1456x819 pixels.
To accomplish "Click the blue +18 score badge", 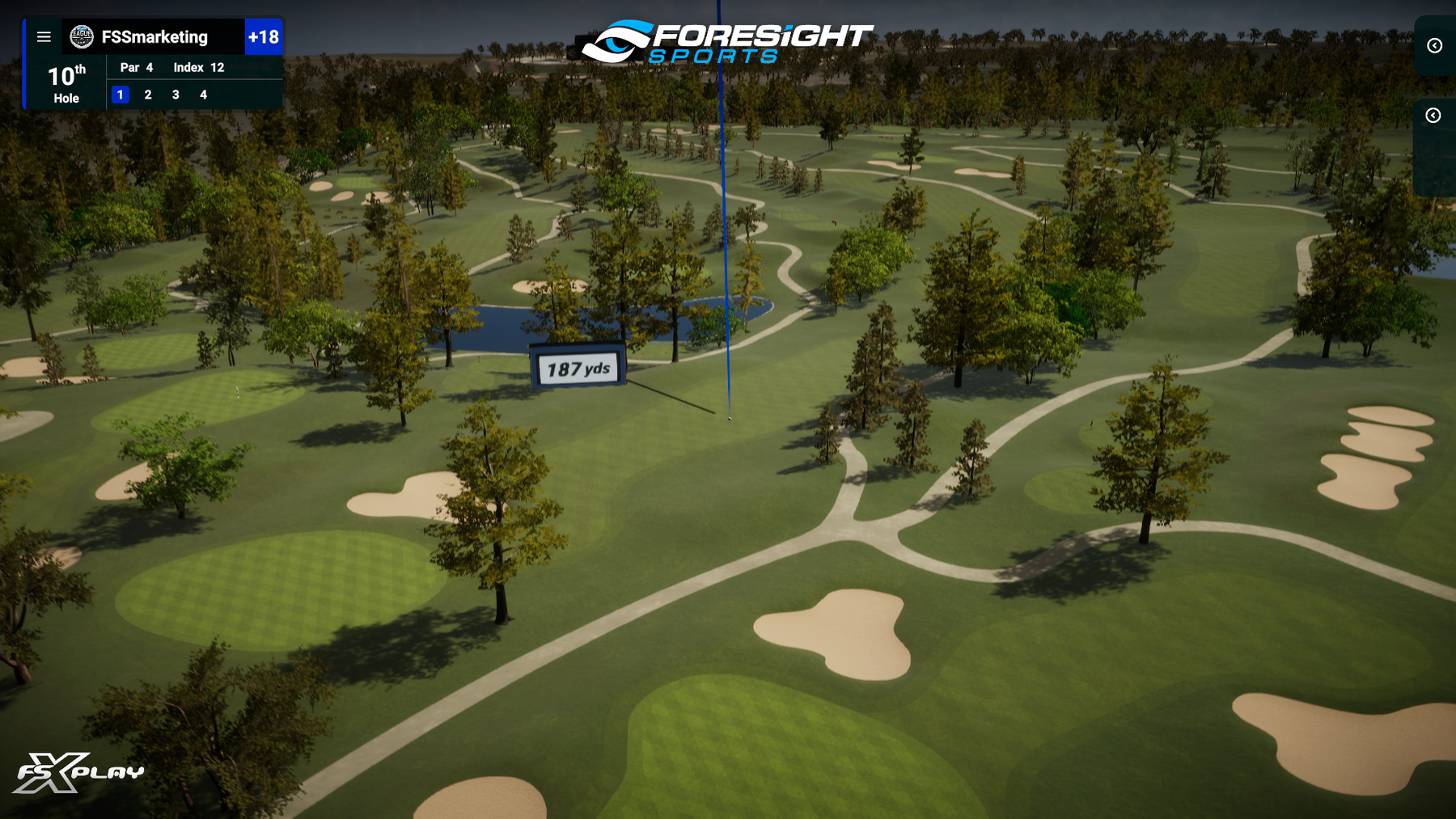I will pyautogui.click(x=263, y=36).
